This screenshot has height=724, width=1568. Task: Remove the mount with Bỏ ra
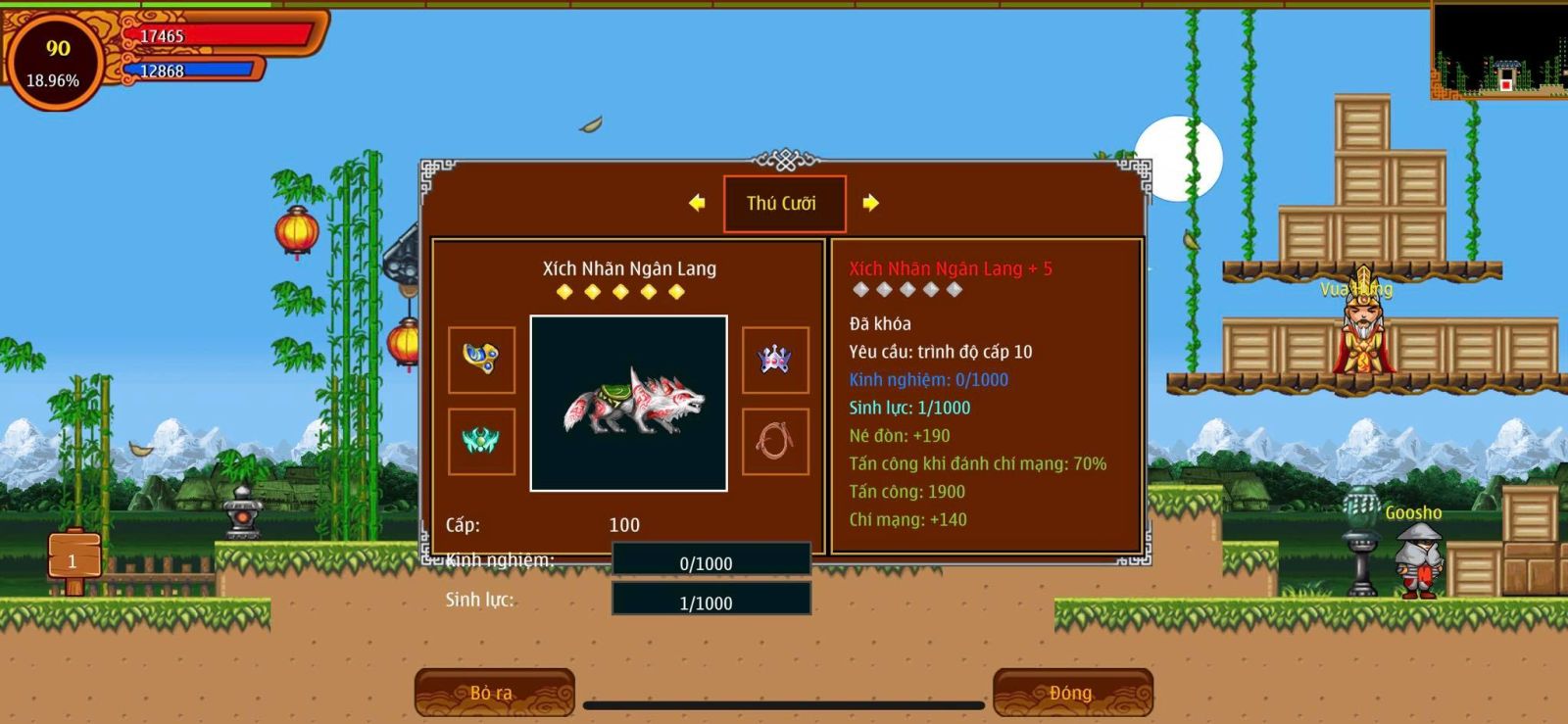(x=494, y=693)
